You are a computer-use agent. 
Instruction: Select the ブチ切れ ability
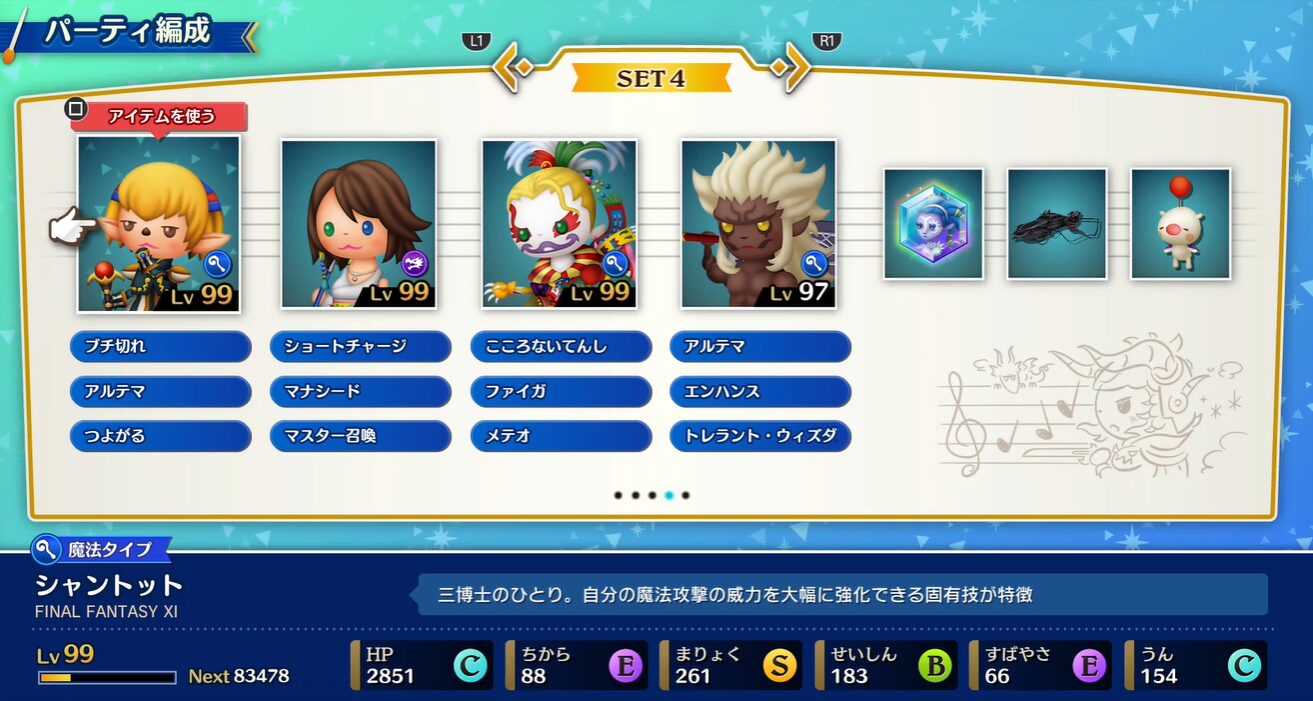(x=160, y=347)
